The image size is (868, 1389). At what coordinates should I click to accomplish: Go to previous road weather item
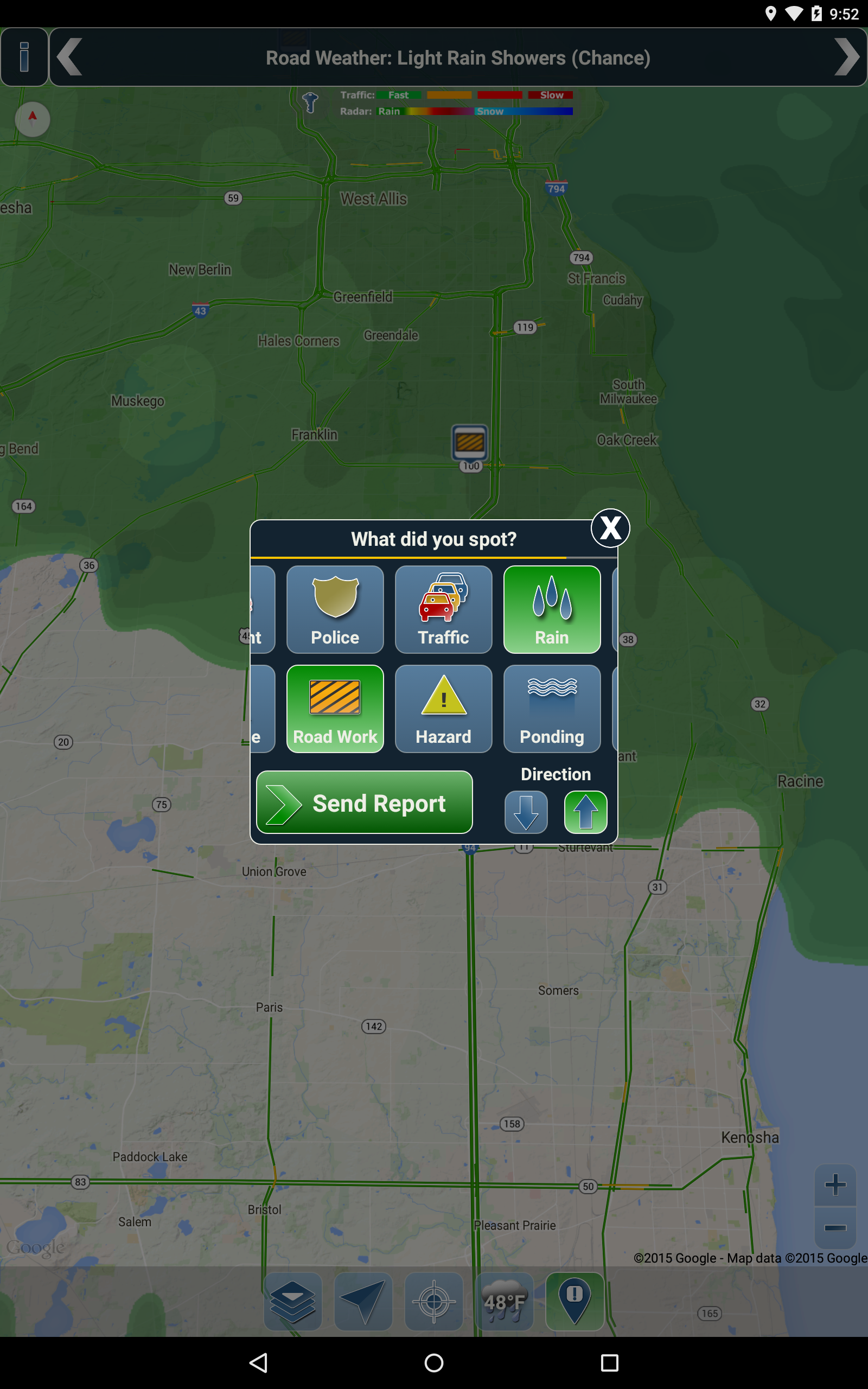coord(70,57)
